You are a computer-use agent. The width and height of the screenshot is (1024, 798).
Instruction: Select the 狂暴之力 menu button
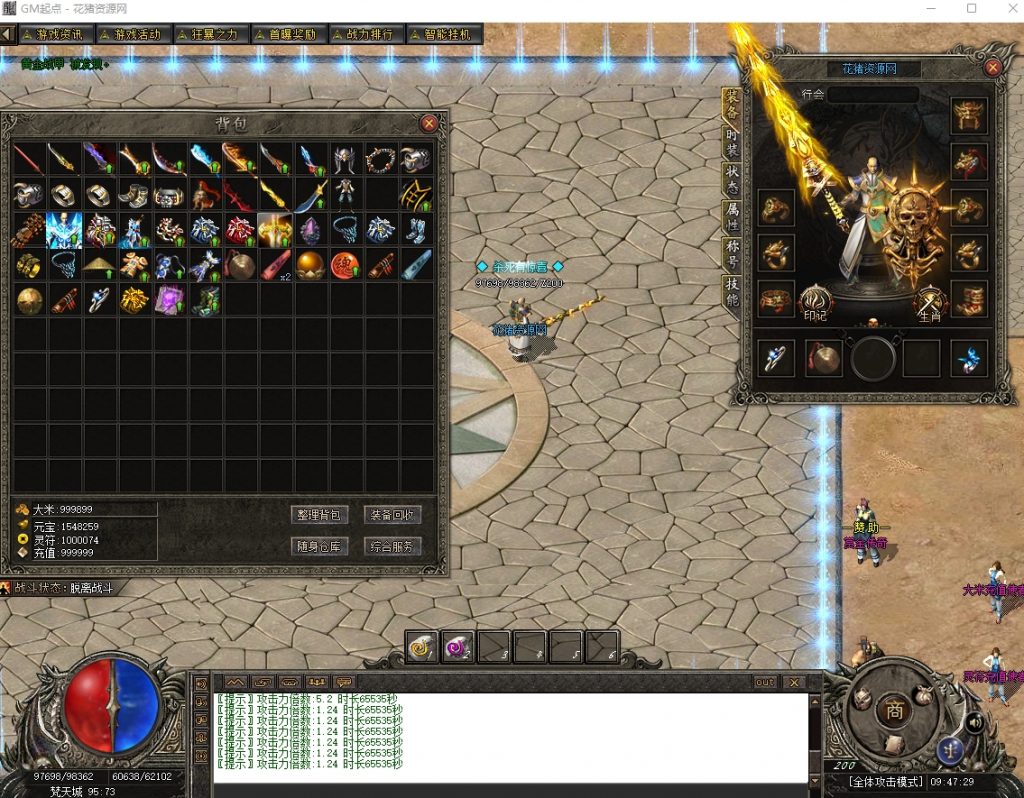207,34
